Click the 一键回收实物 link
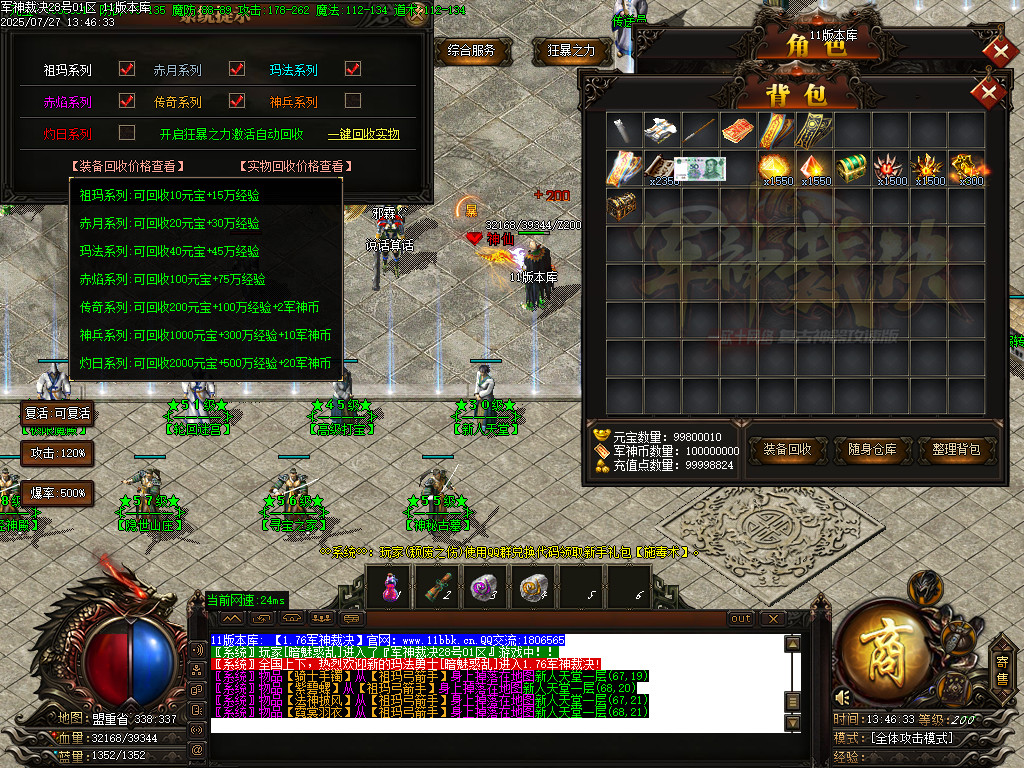Image resolution: width=1024 pixels, height=768 pixels. point(364,134)
